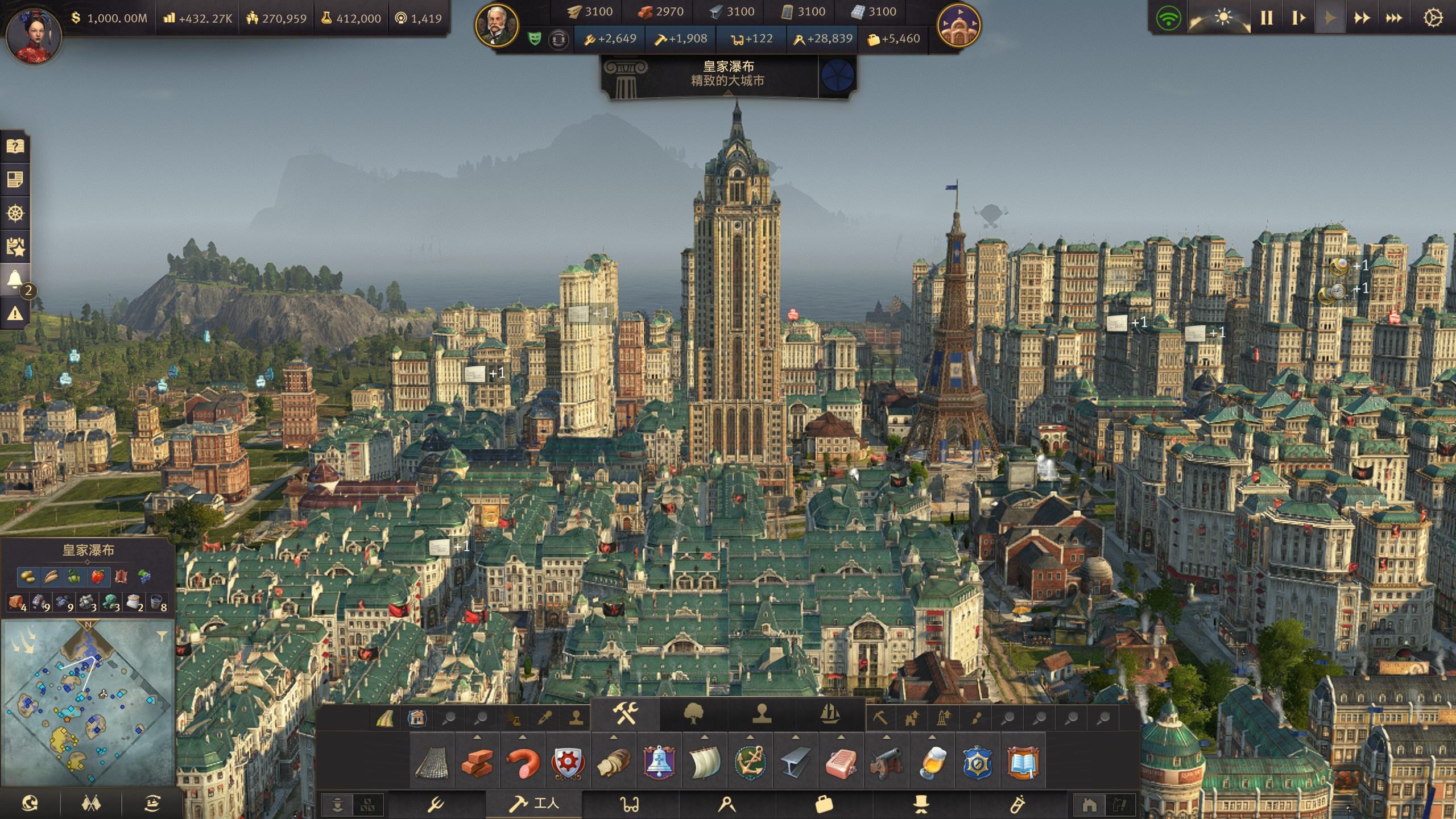Toggle the minimap filter funnel
The width and height of the screenshot is (1456, 819).
162,635
